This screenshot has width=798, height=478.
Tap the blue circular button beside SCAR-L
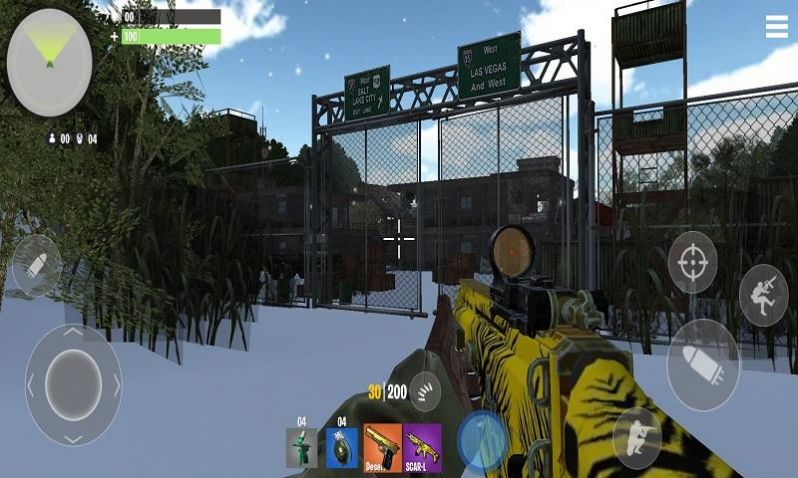point(483,440)
